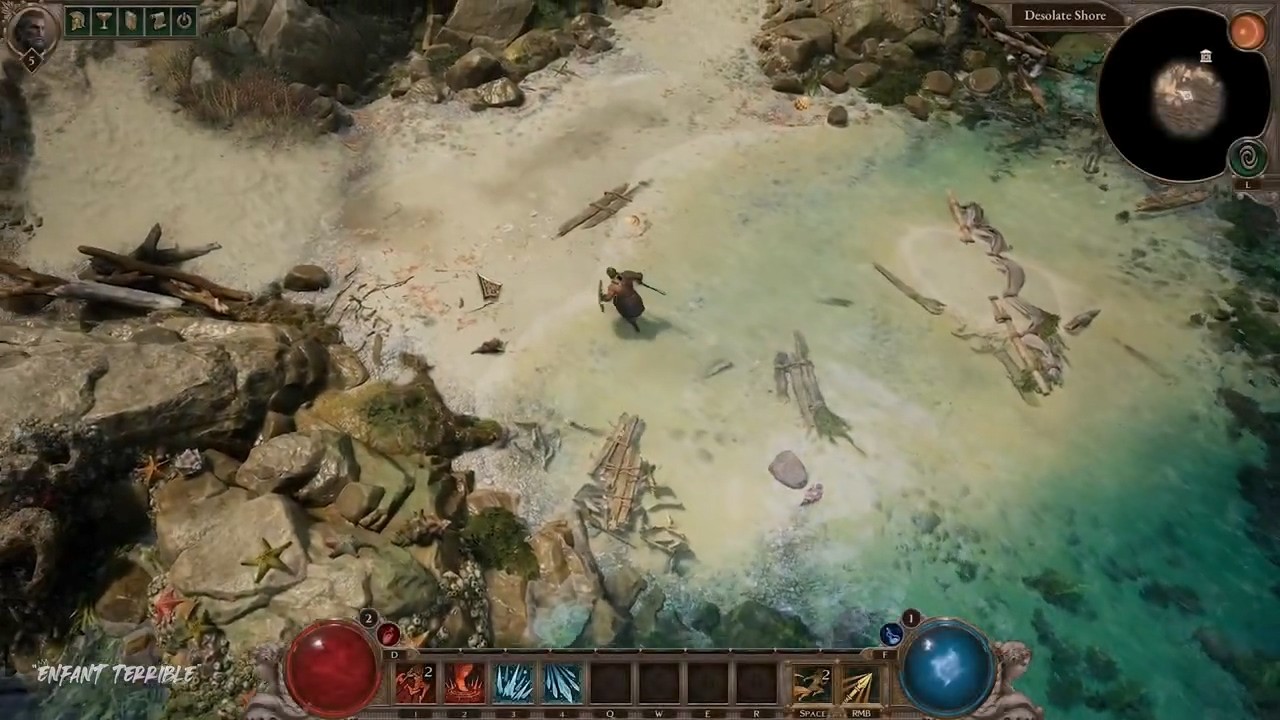Cast the ice spikes skill in slot 4
Screen dimensions: 1280x720
click(562, 684)
